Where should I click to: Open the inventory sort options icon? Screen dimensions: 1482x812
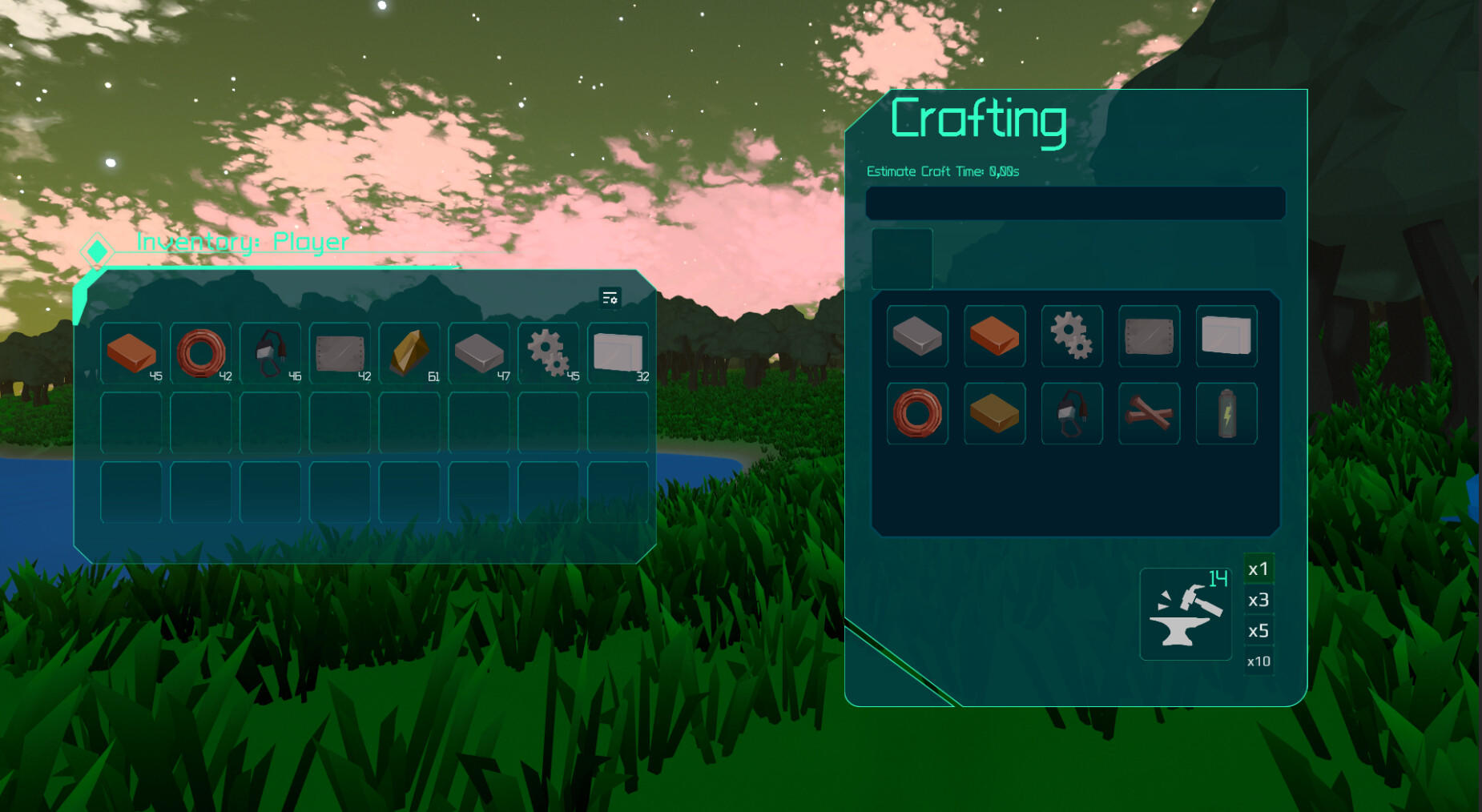(610, 300)
